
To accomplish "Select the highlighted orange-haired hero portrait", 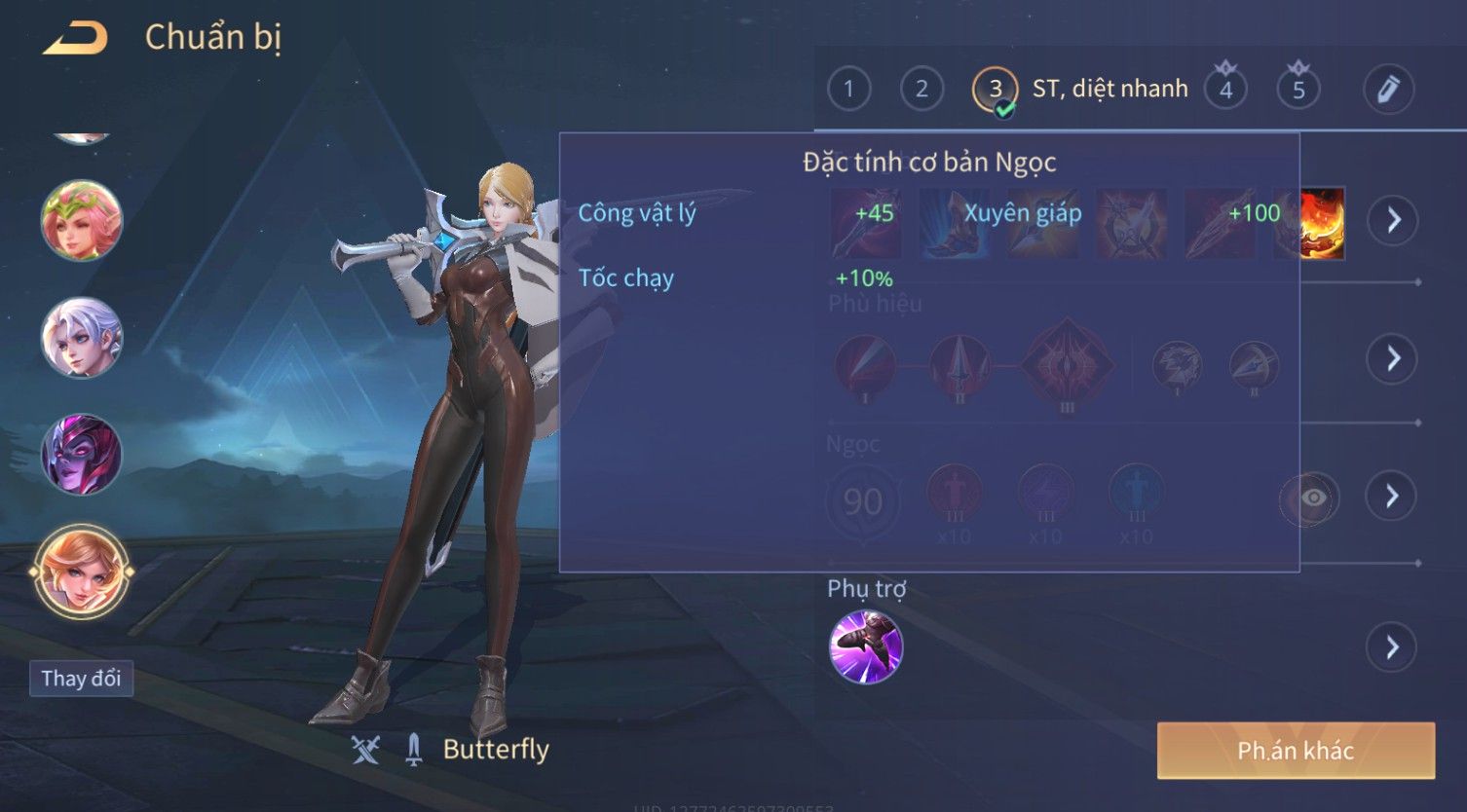I will [x=82, y=572].
